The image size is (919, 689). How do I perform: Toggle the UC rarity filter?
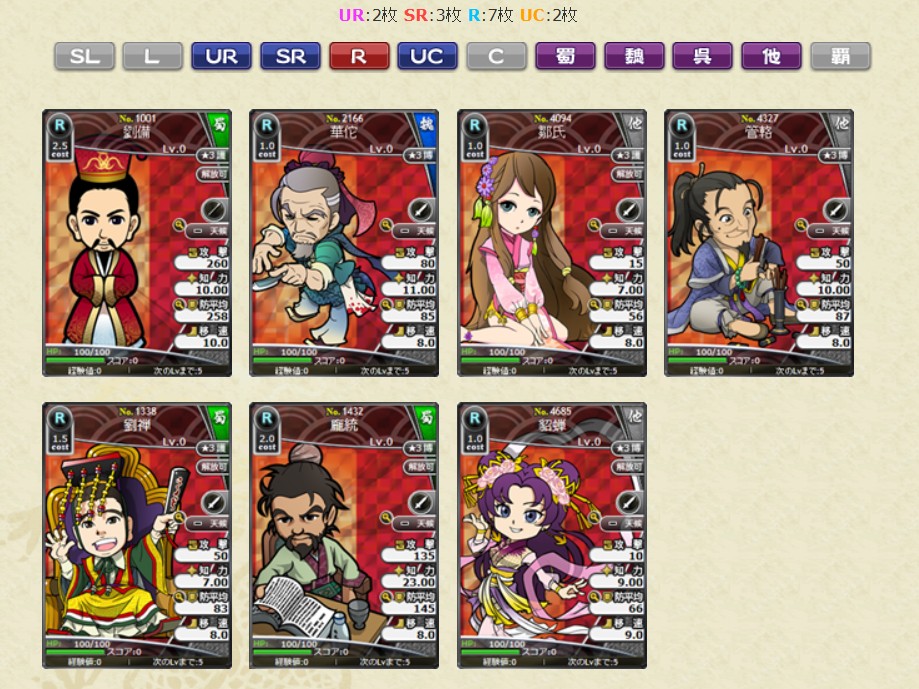point(427,56)
